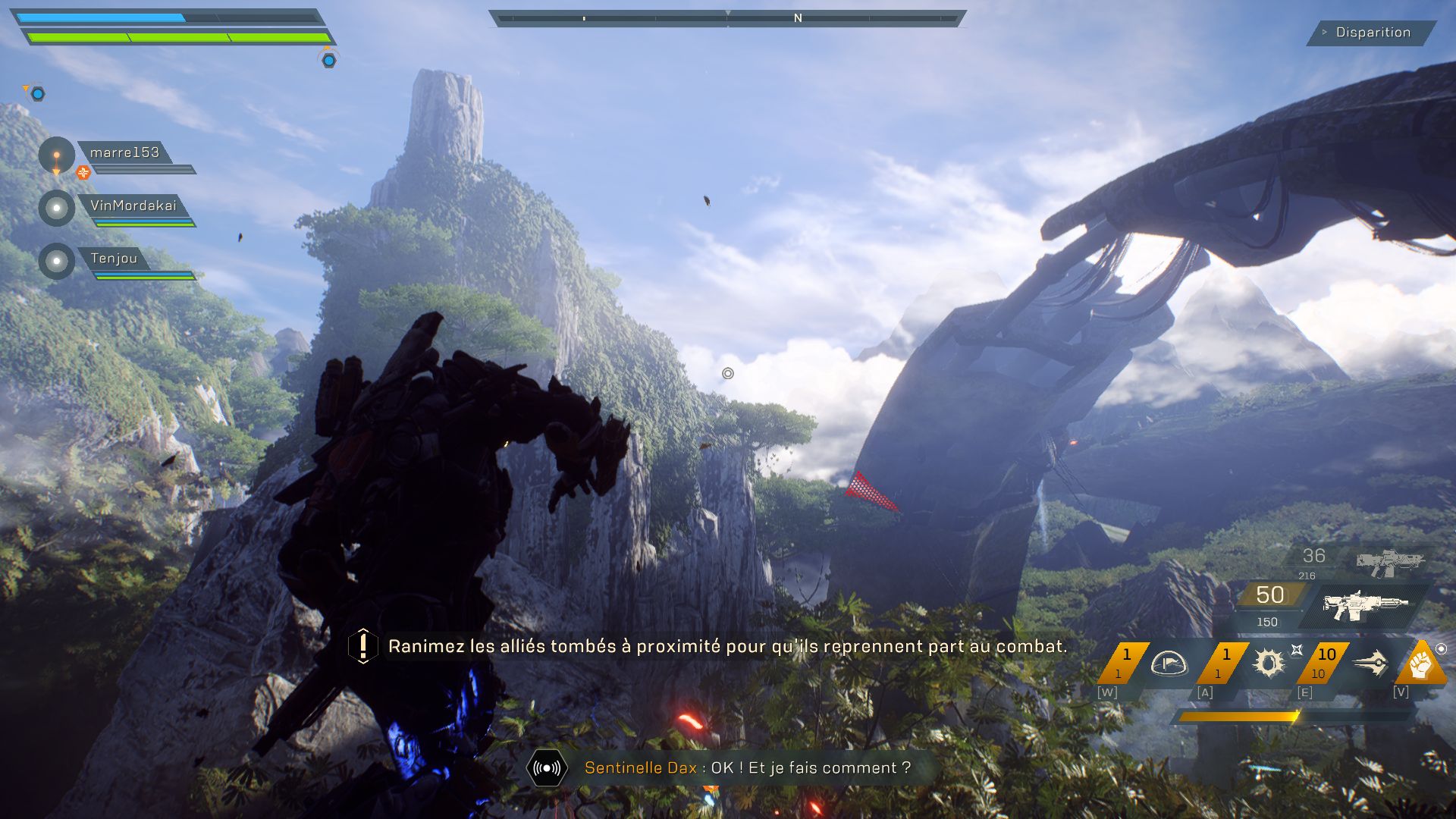Fire the arrow-shaped missile ability
This screenshot has height=819, width=1456.
coord(1371,664)
